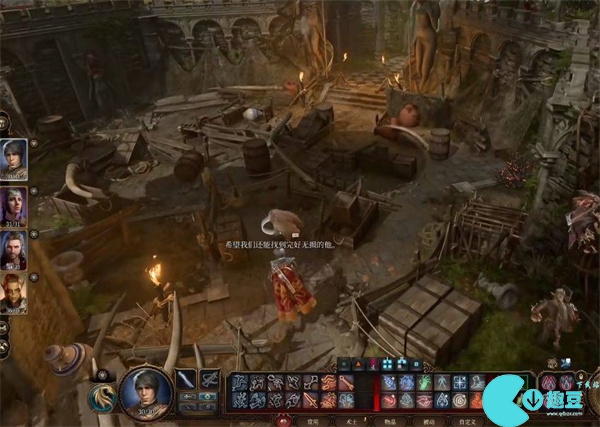Viewport: 600px width, 427px height.
Task: Select the ranged bow weapon slot
Action: [x=210, y=380]
